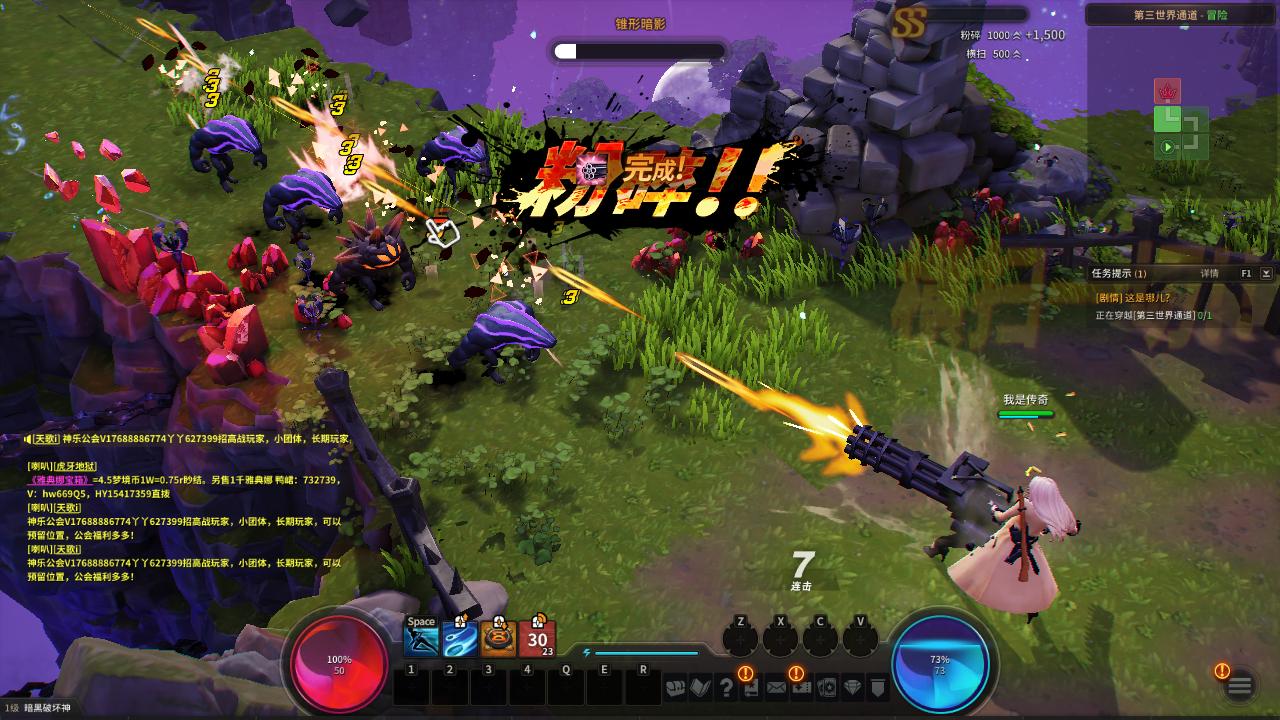Select the 这是哪儿 story quest entry

coord(1133,298)
